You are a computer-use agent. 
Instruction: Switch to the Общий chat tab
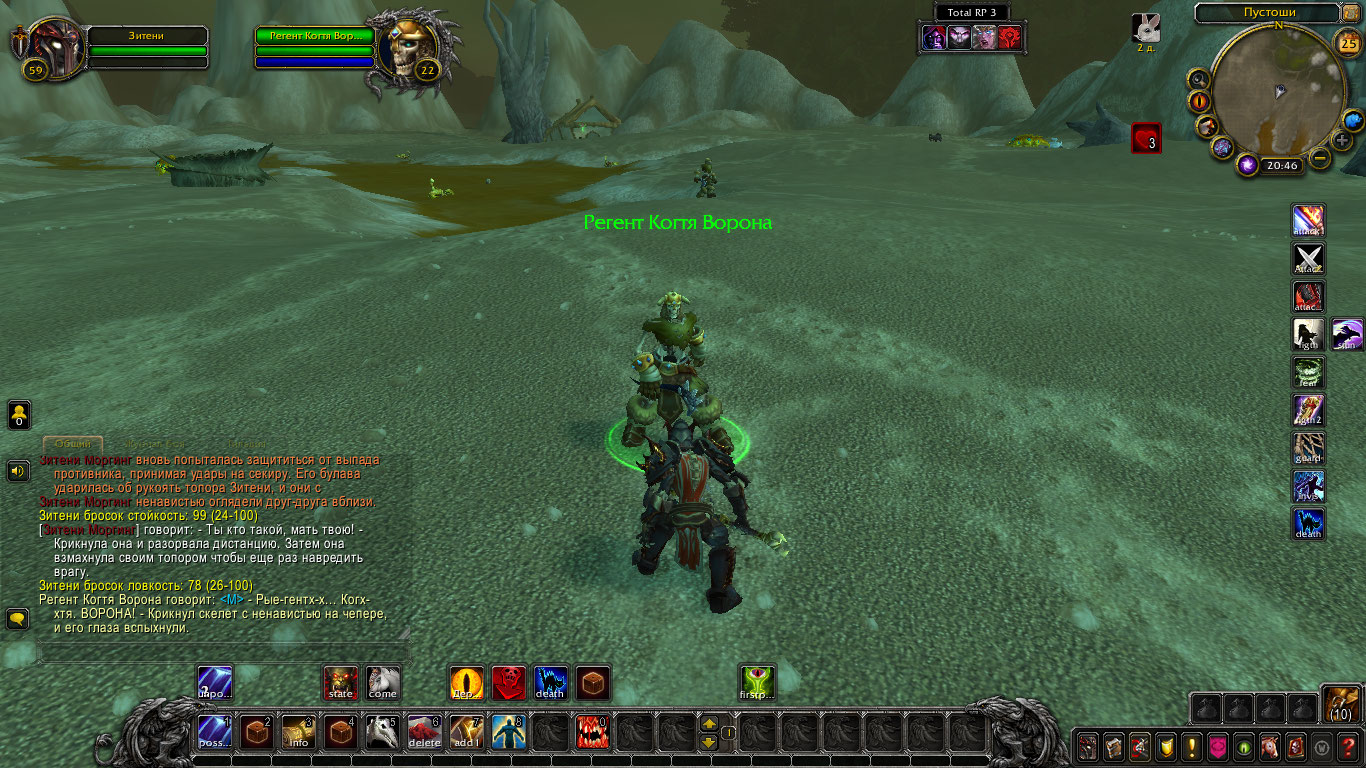[73, 443]
